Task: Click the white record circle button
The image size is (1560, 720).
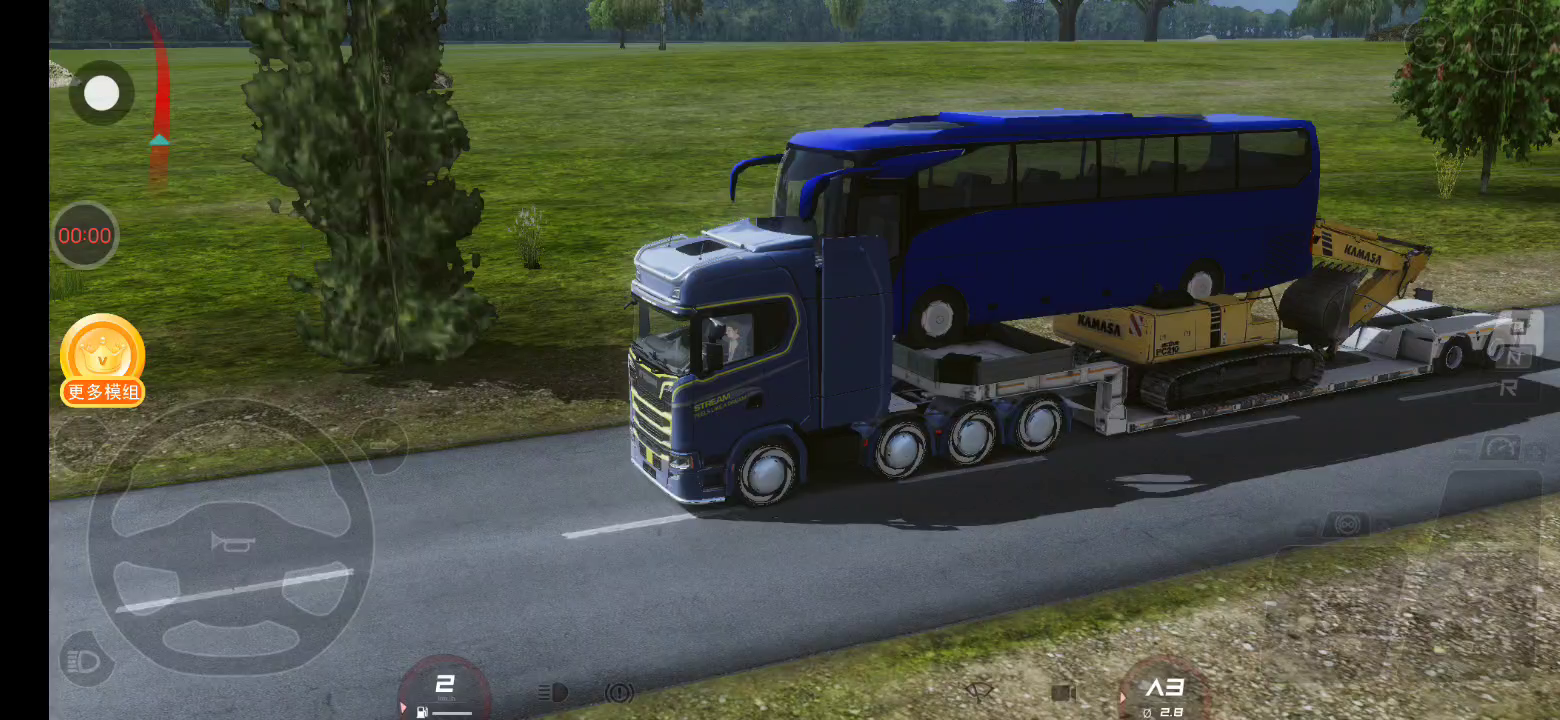Action: pos(101,93)
